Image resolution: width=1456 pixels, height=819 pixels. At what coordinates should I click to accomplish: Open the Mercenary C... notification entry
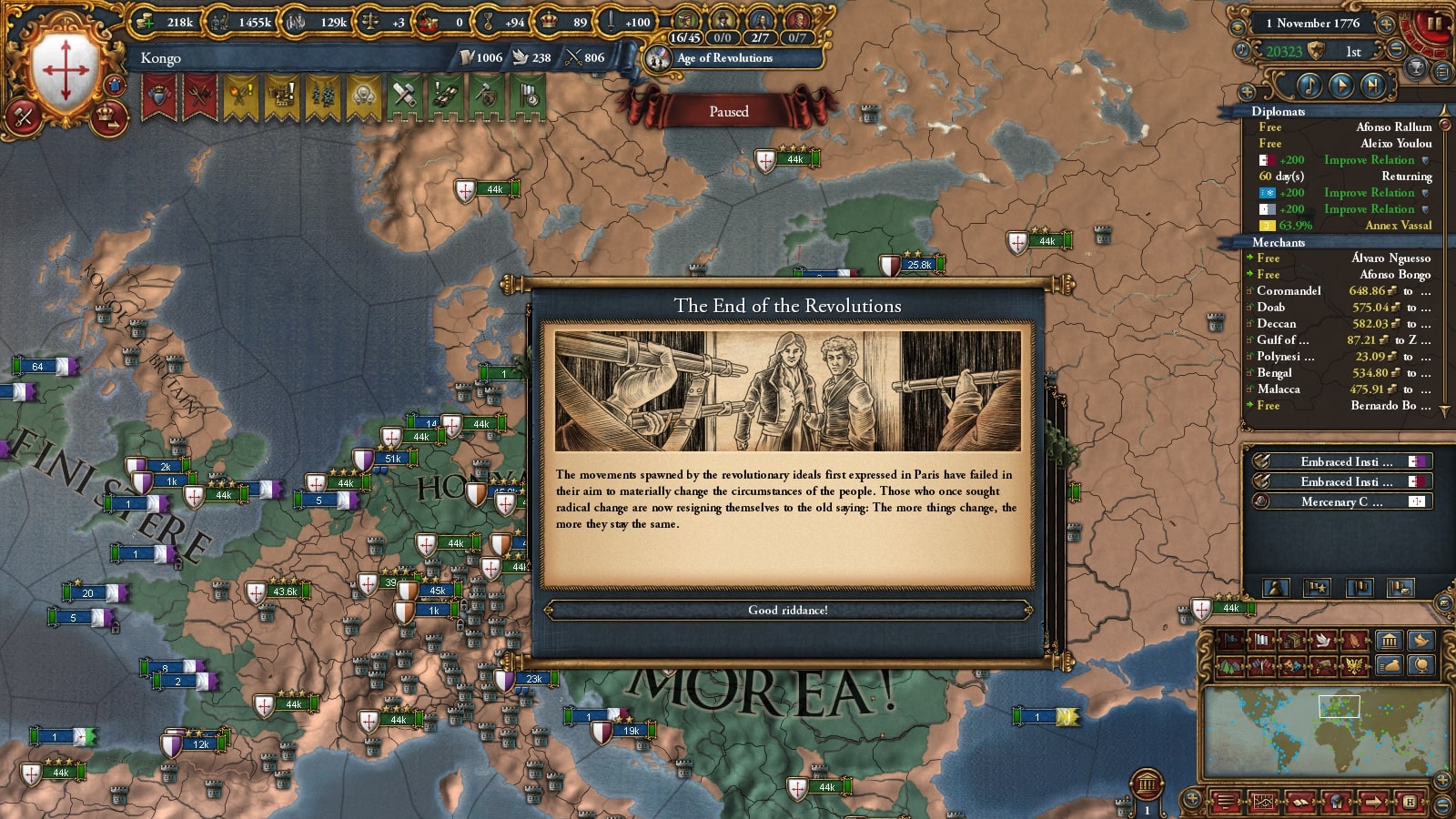1341,501
